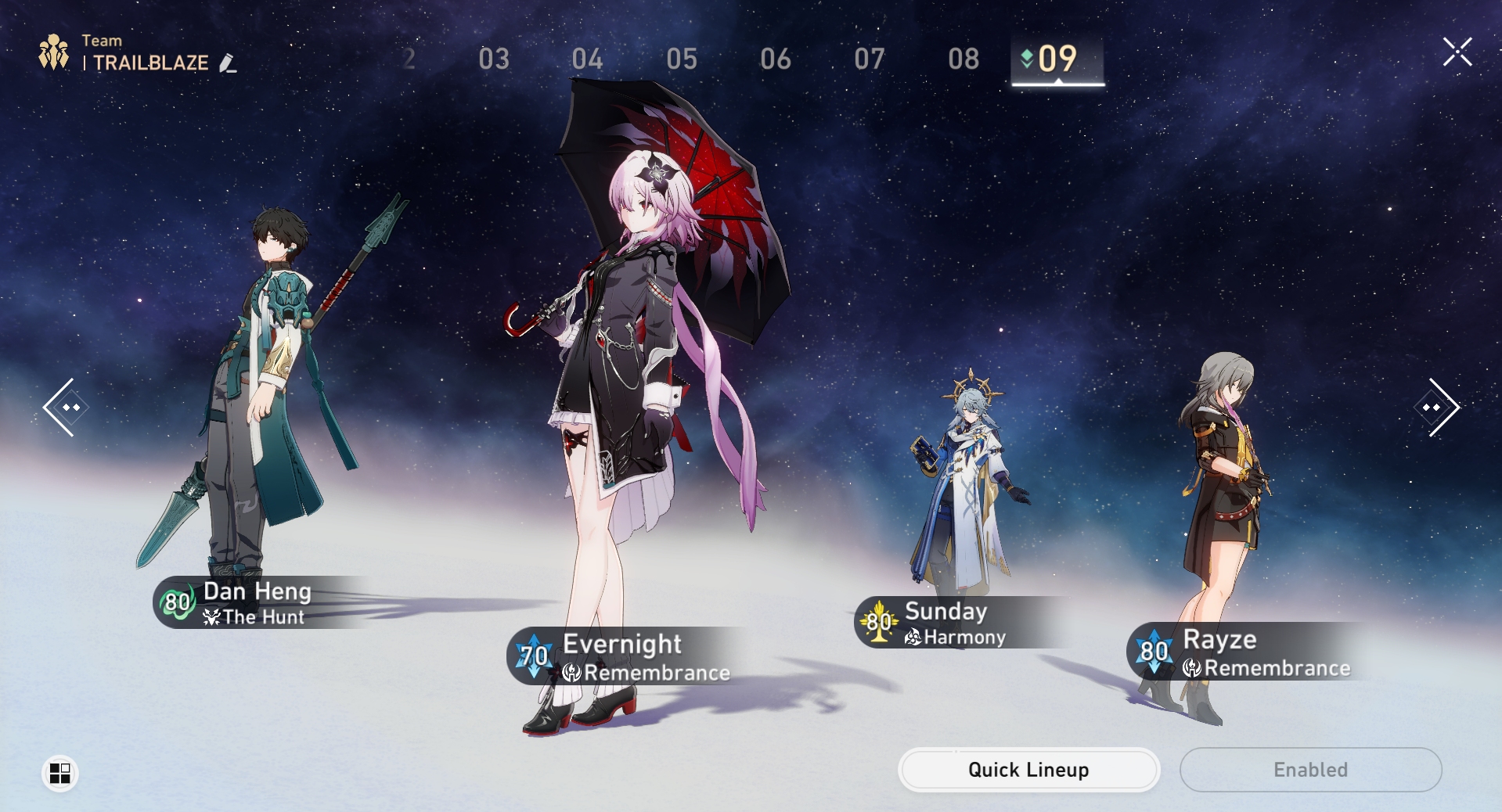This screenshot has height=812, width=1502.
Task: Select the active team tab 09
Action: tap(1057, 59)
